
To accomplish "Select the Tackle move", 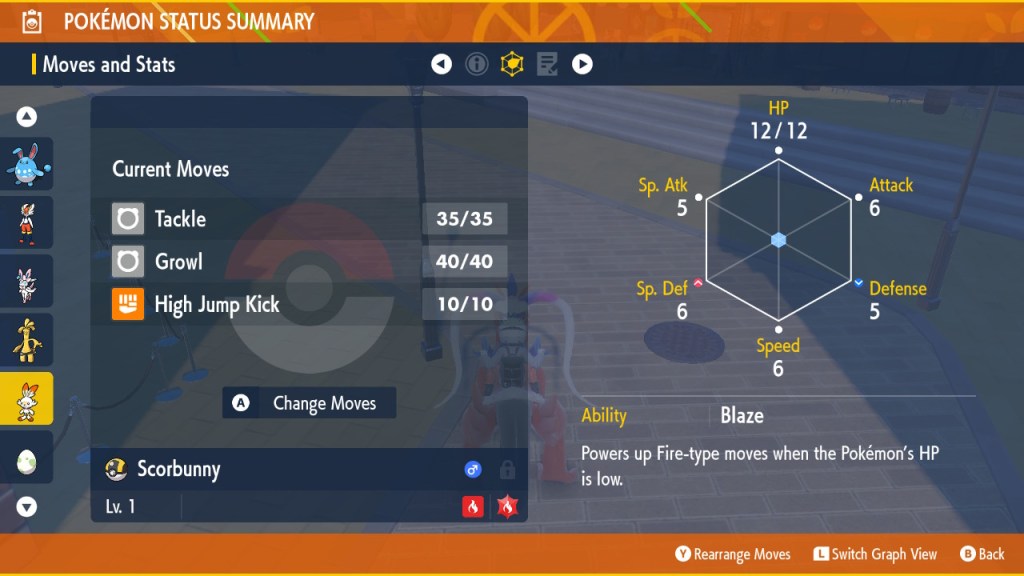I will tap(309, 219).
